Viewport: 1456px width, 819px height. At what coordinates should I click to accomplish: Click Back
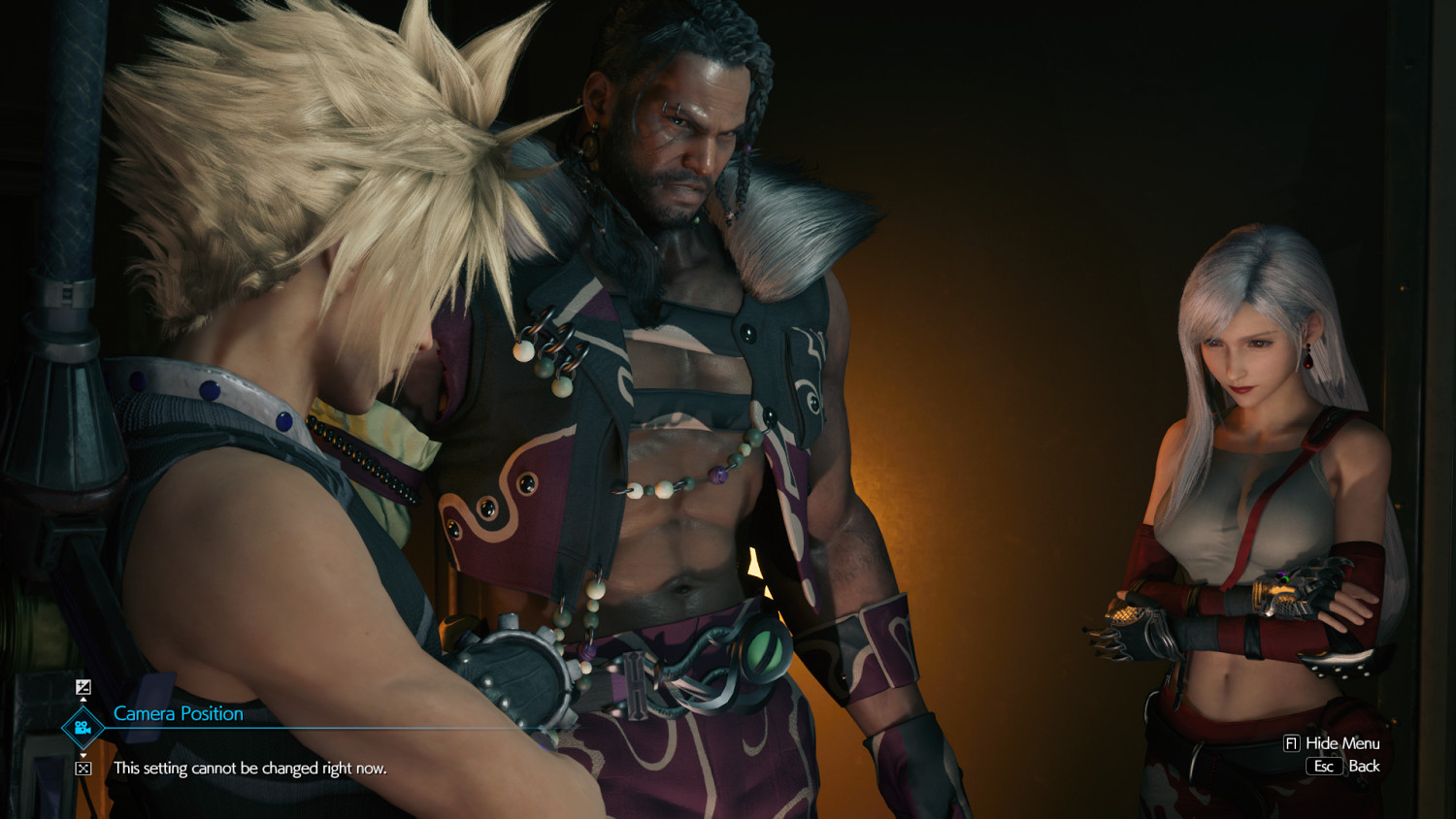click(1364, 766)
